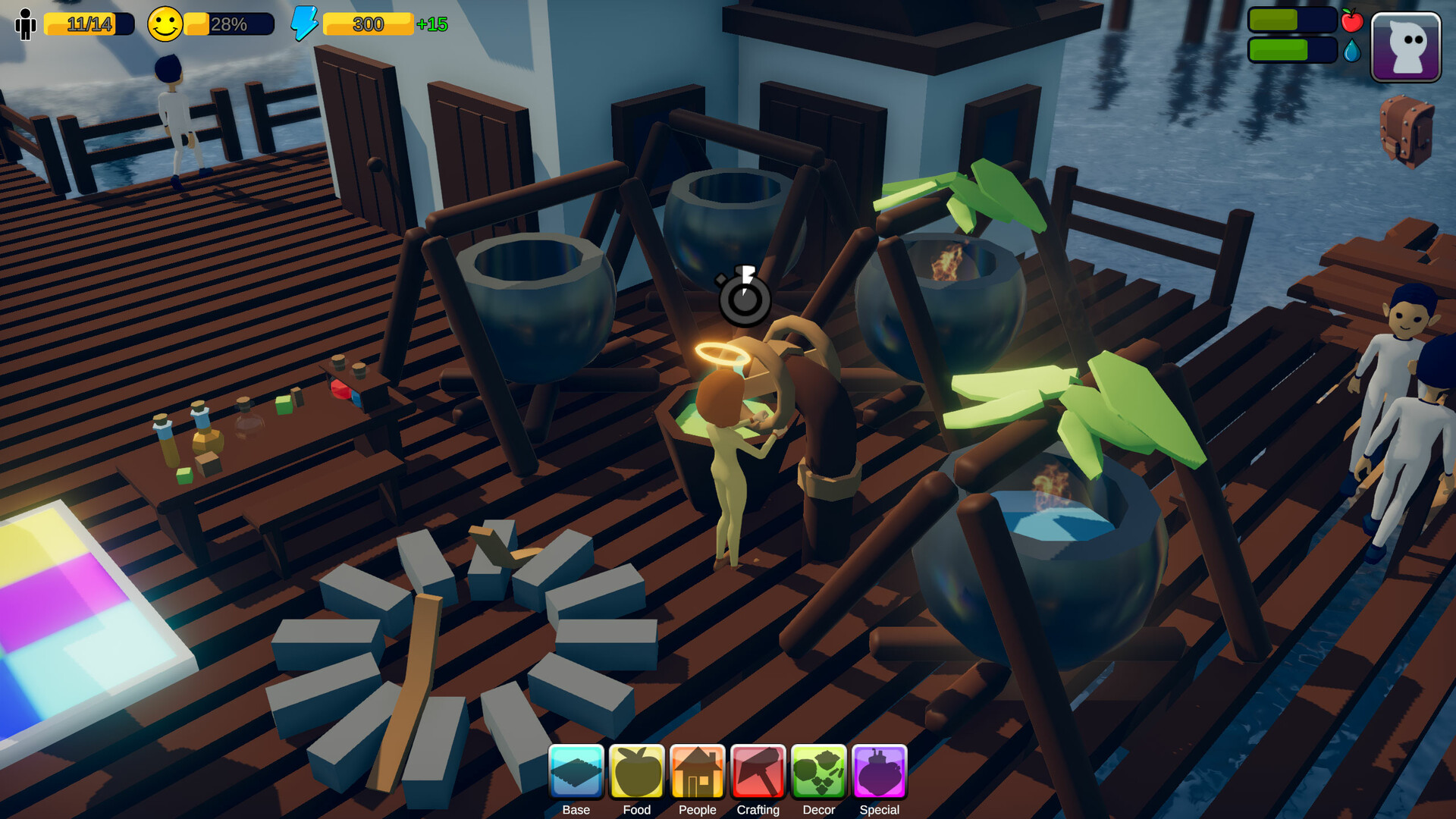
Task: Click the 28% happiness progress bar
Action: (x=227, y=24)
